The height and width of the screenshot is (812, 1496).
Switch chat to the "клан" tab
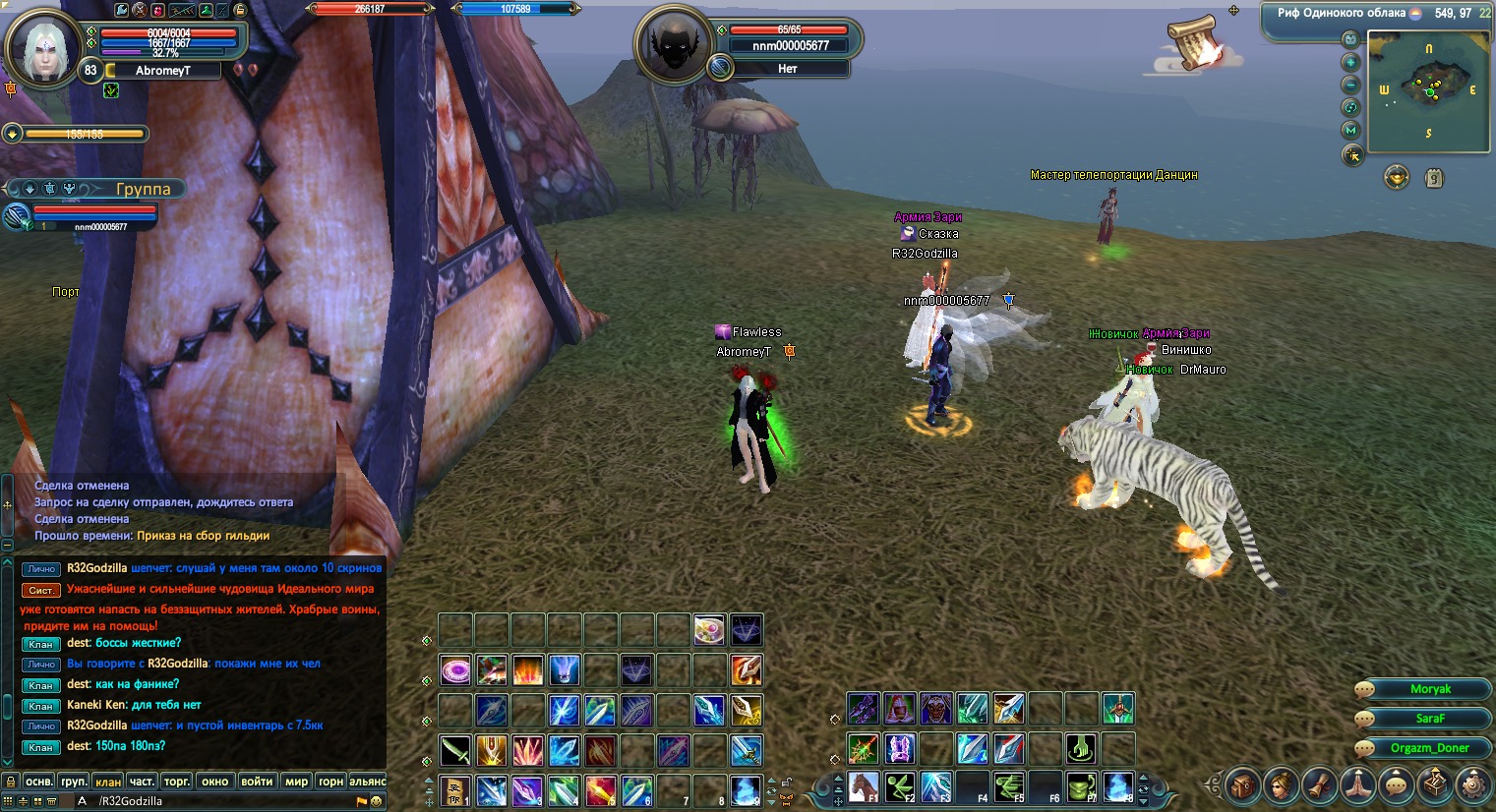[107, 782]
